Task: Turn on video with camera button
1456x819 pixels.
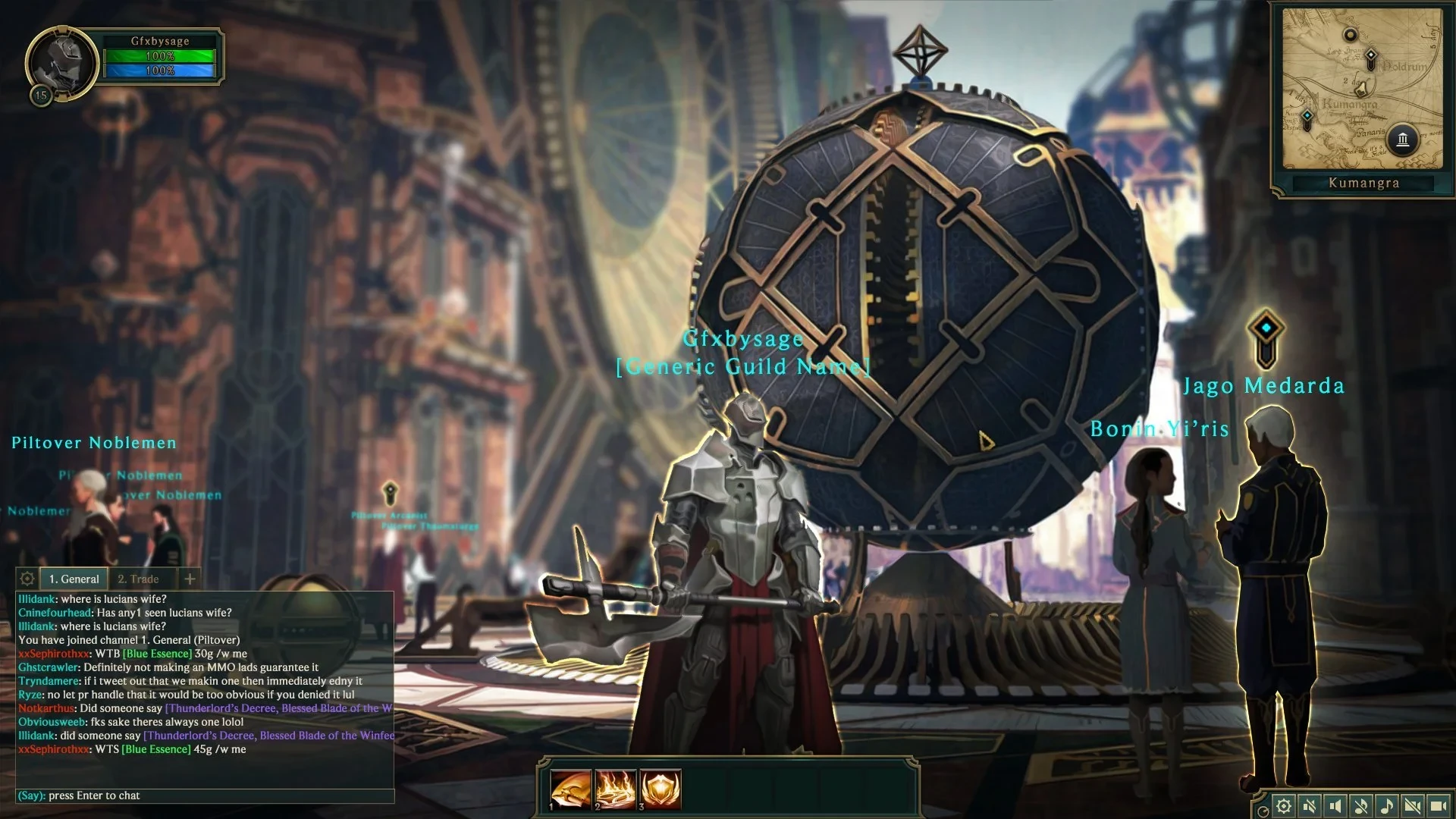Action: point(1438,805)
